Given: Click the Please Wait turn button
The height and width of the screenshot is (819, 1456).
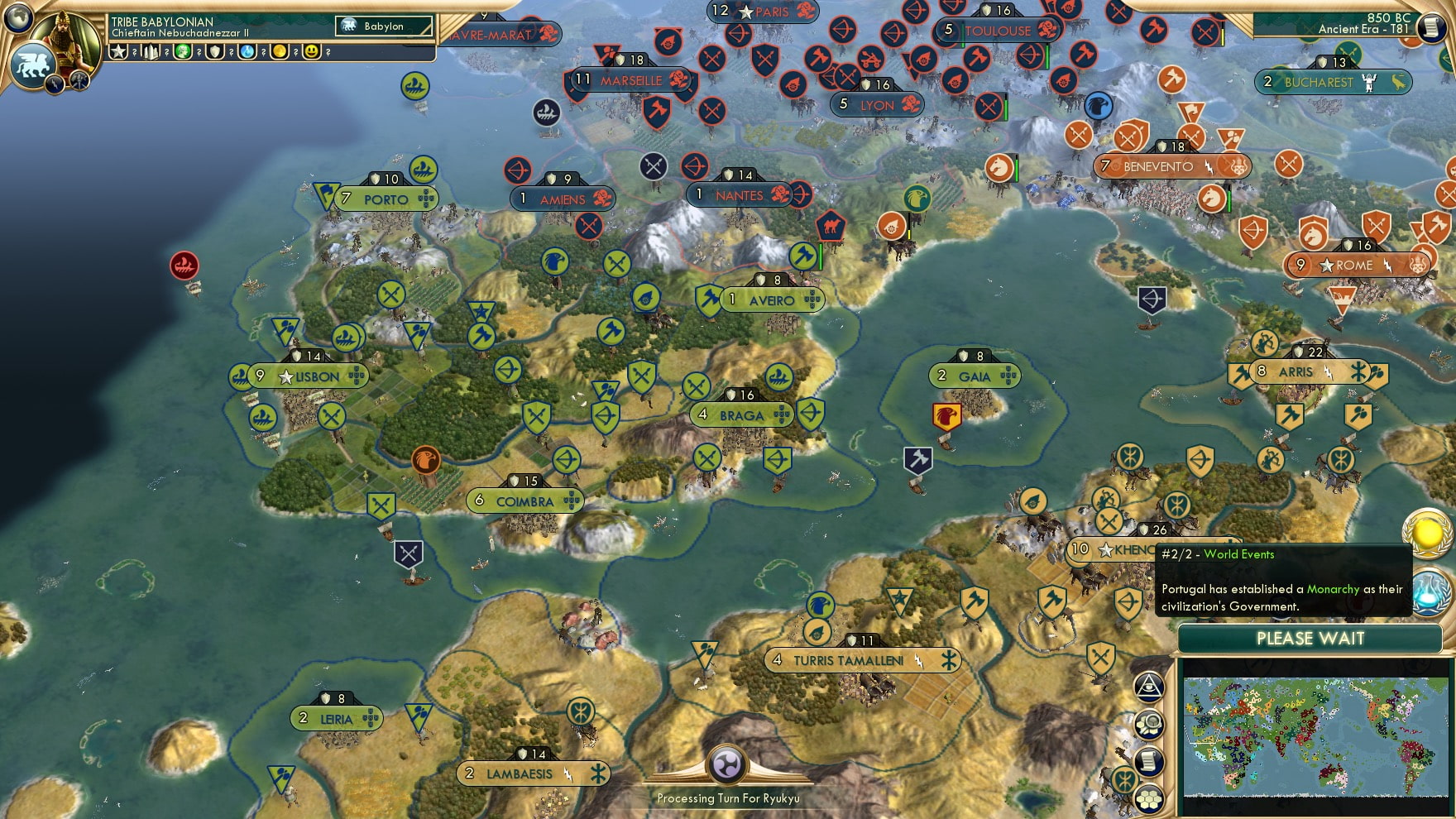Looking at the screenshot, I should (x=1310, y=639).
